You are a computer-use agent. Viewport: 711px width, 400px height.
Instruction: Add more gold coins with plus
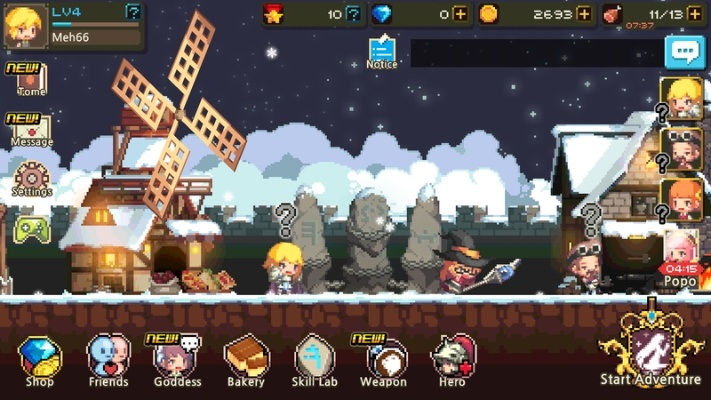coord(584,14)
